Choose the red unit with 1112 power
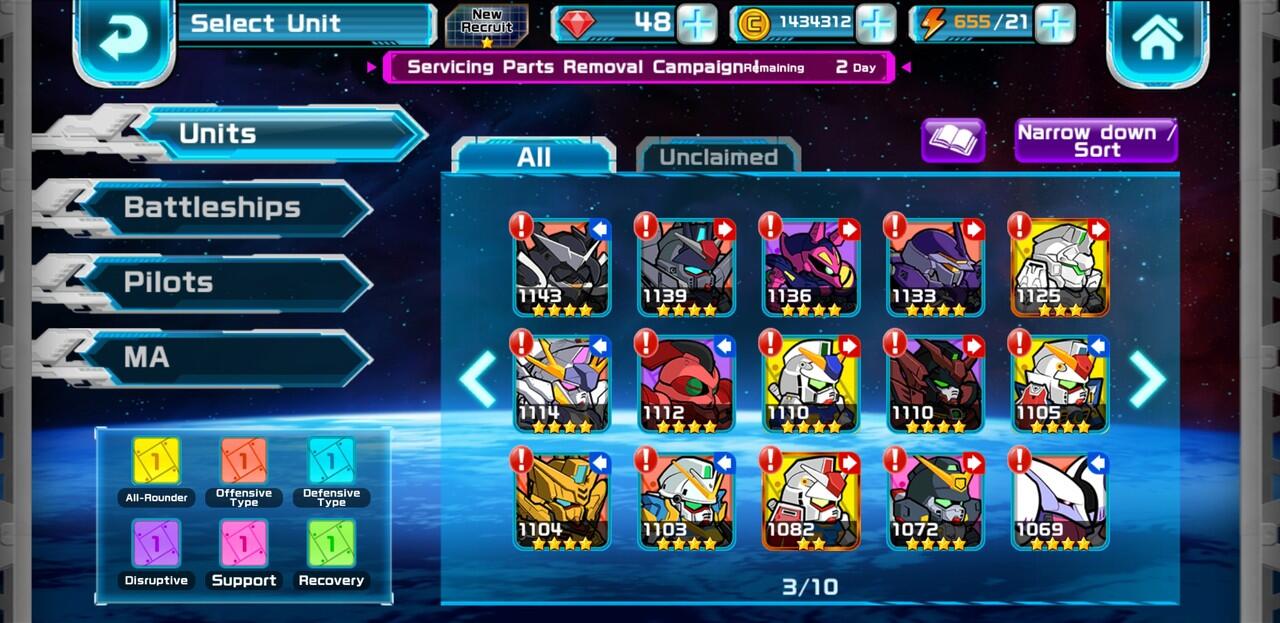 point(686,384)
